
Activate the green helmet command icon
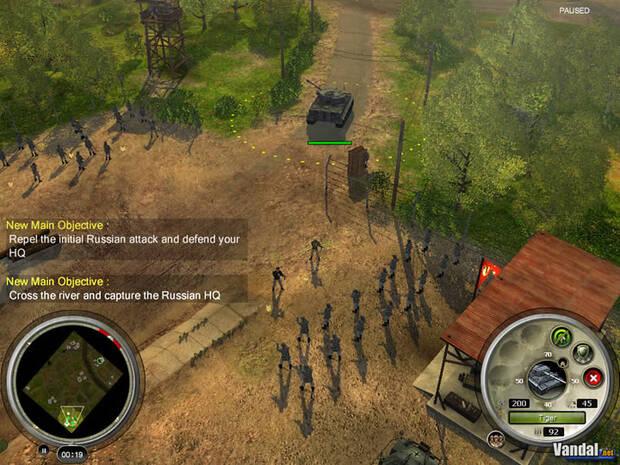[x=559, y=335]
